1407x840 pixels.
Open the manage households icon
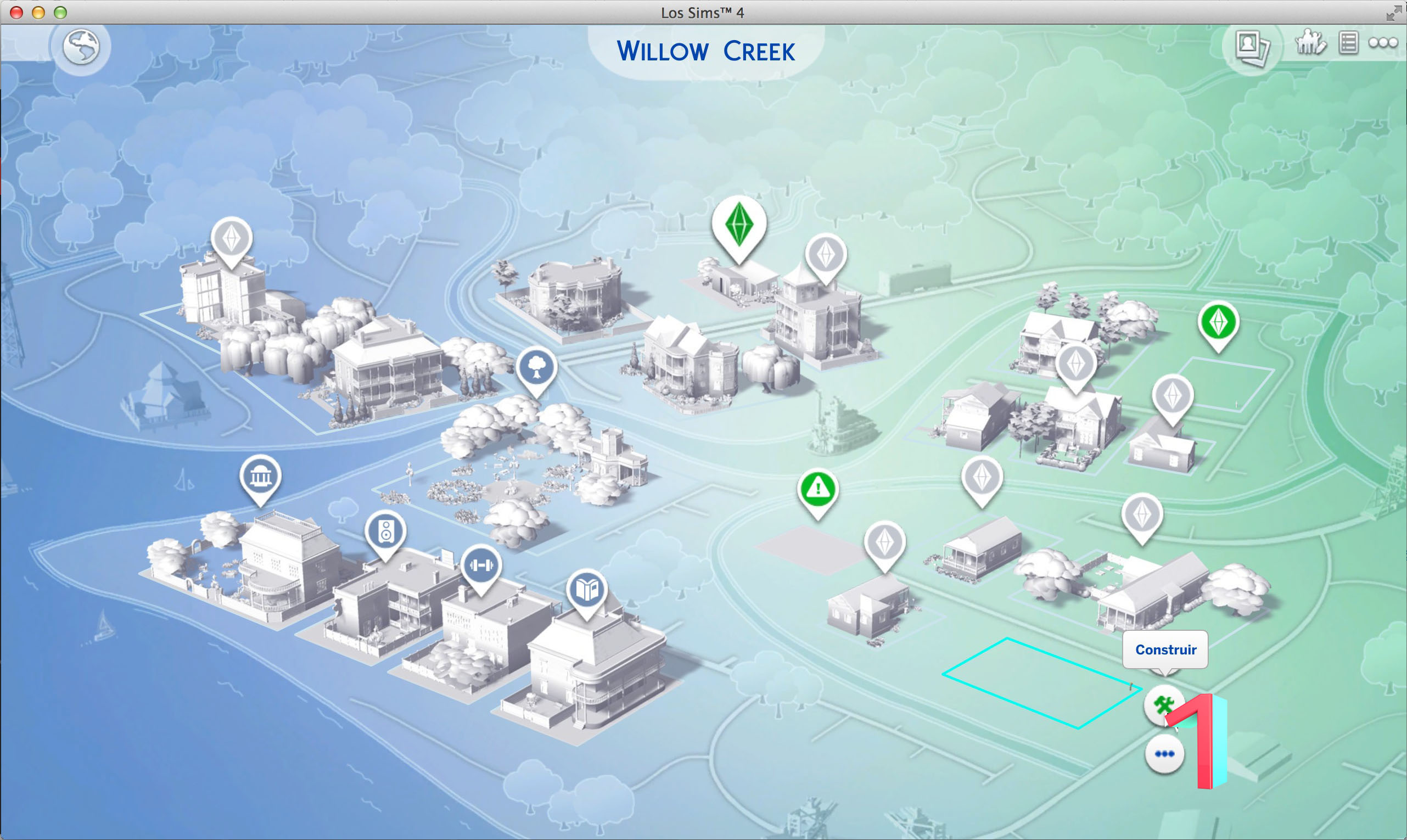pos(1310,42)
